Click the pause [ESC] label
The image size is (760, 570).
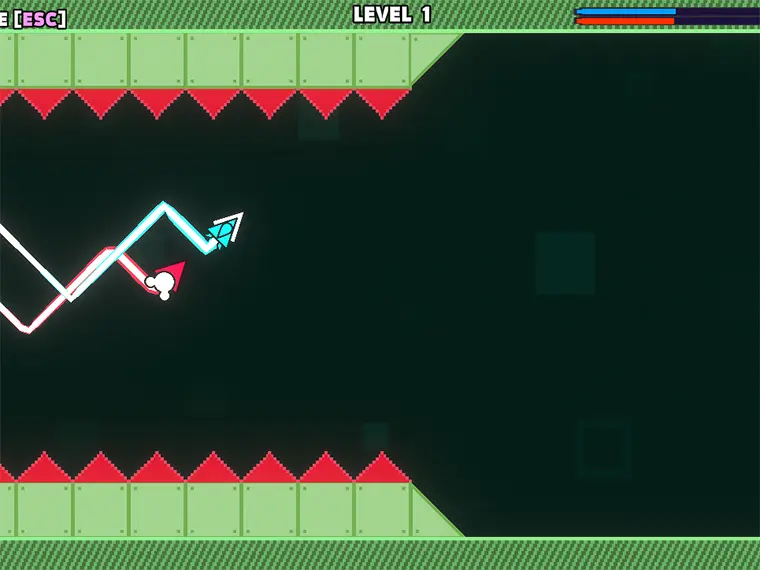(34, 18)
